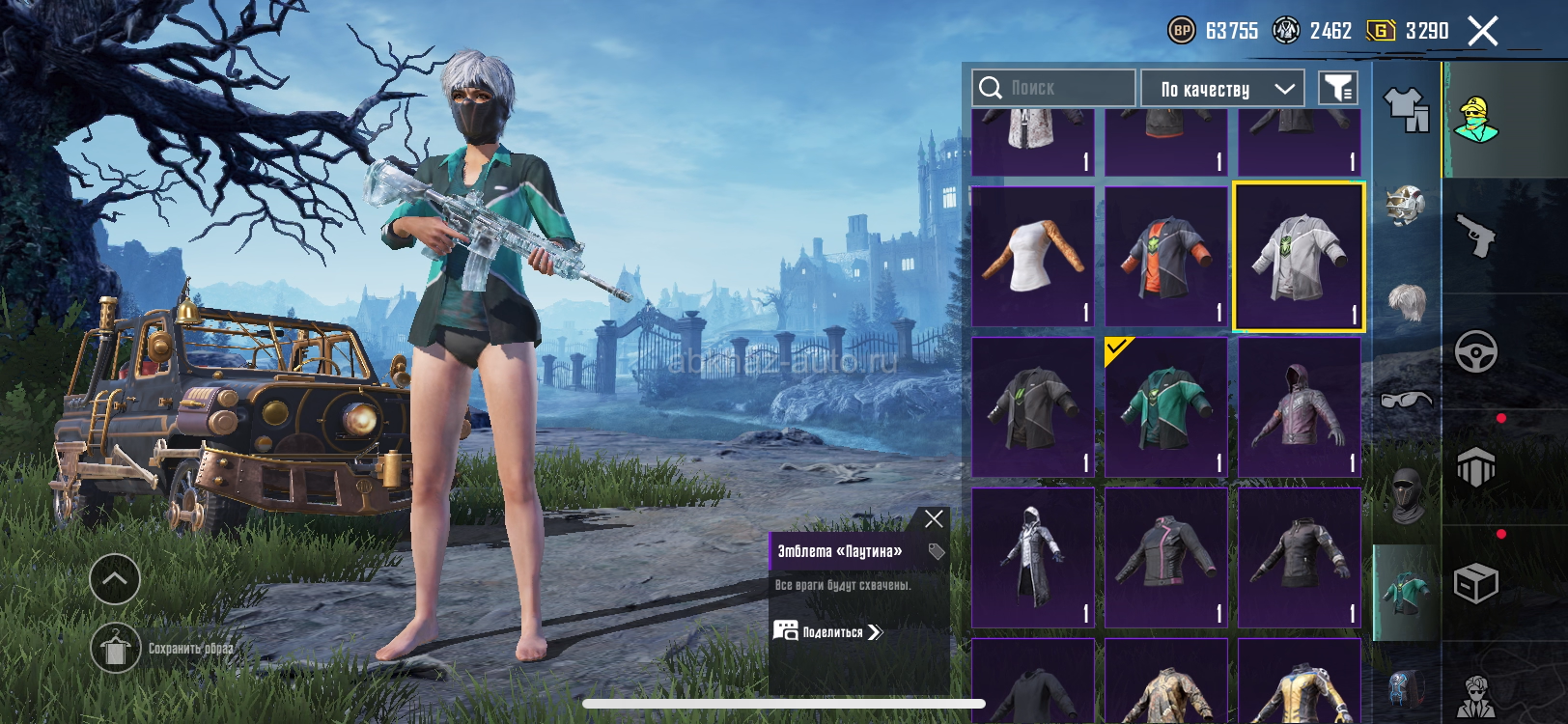The image size is (1568, 724).
Task: Close the Эмблема «Паутина» info popup
Action: click(x=934, y=519)
